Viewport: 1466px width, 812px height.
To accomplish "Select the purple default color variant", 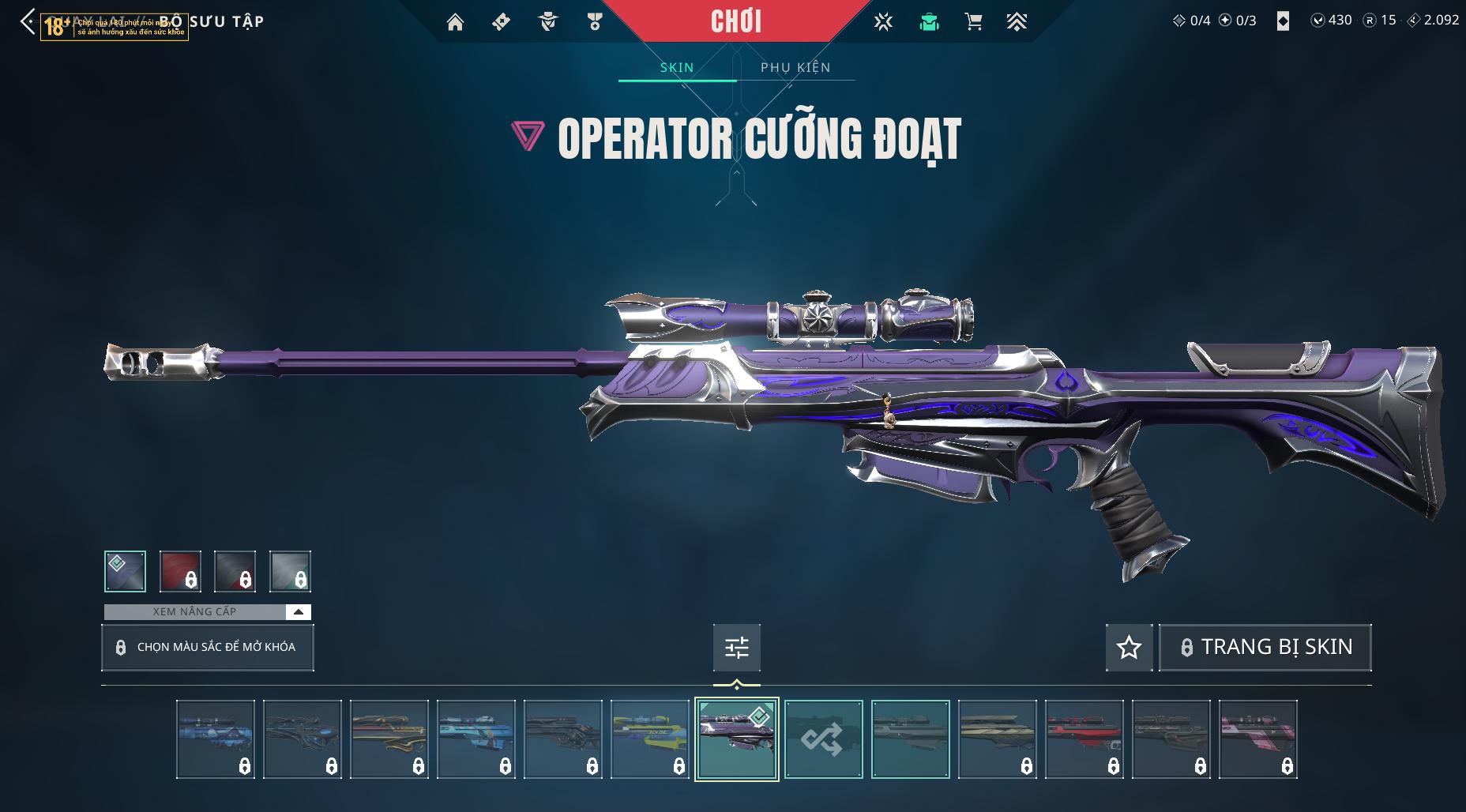I will [x=126, y=571].
